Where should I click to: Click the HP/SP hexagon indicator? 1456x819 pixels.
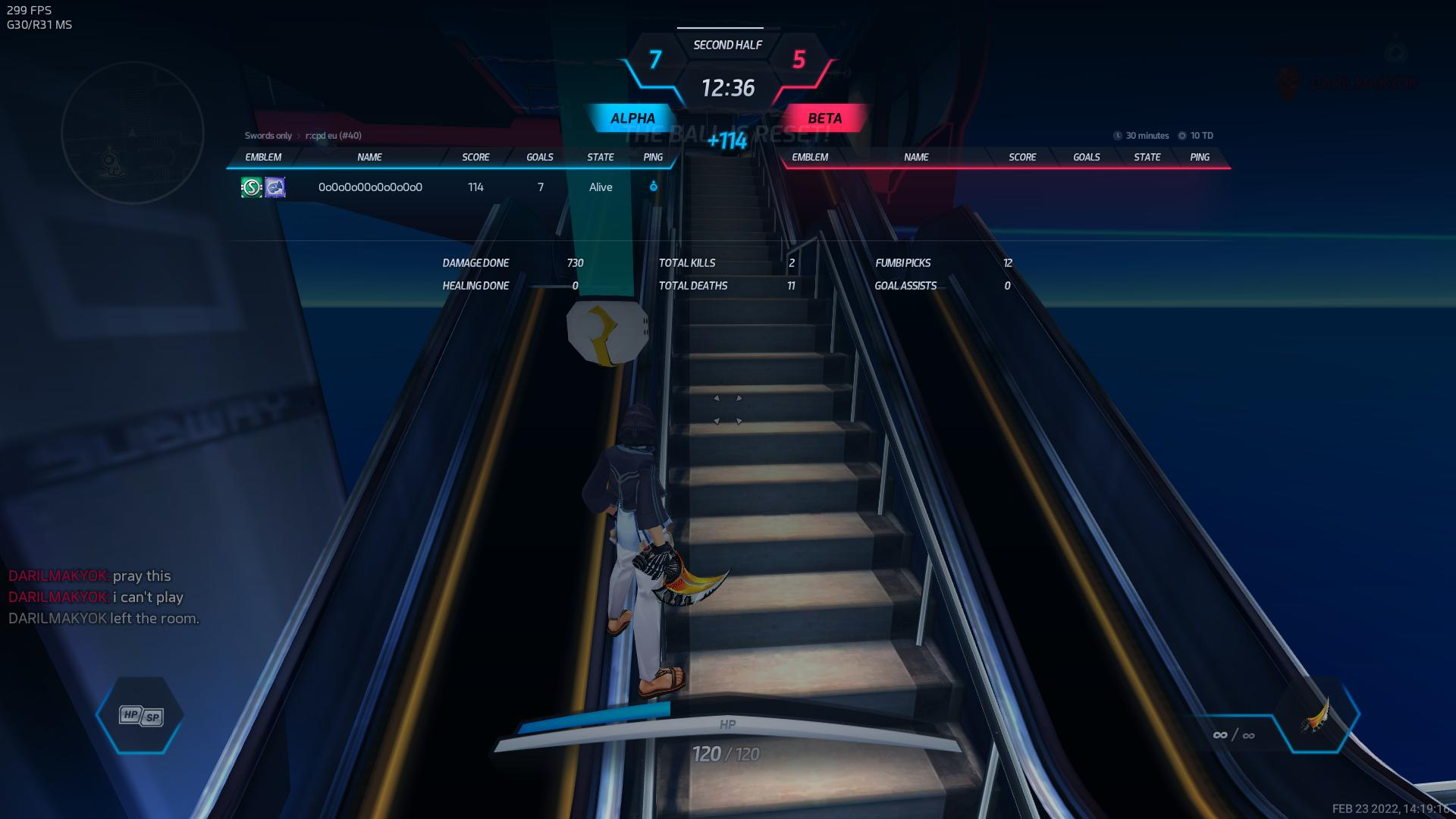coord(140,715)
